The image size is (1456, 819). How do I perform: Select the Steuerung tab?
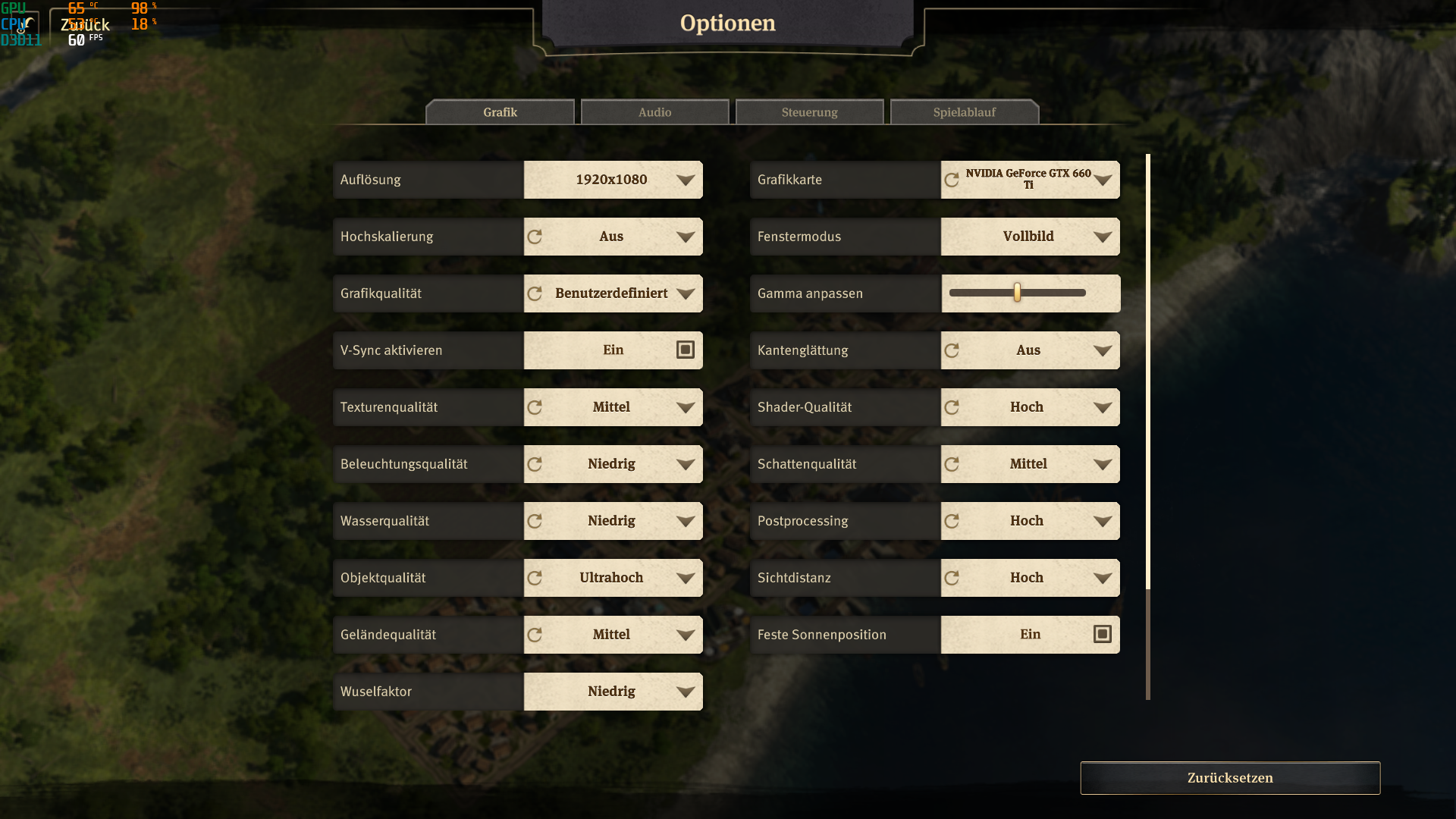pos(809,111)
